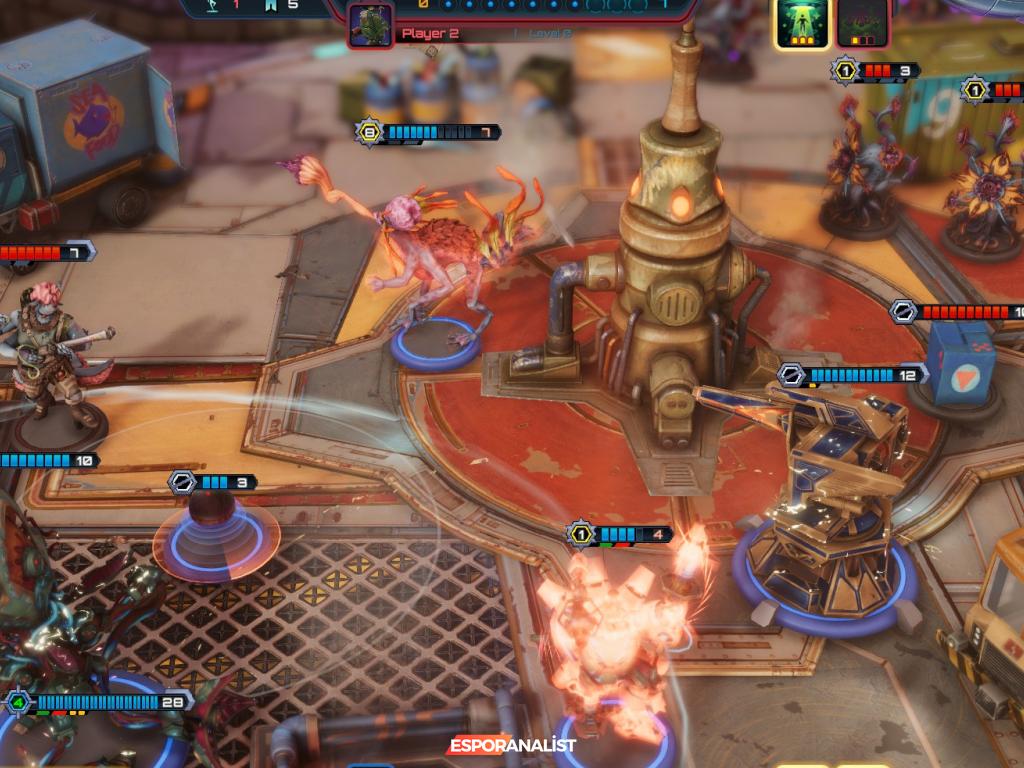Click the Player 2 captain portrait

click(x=370, y=25)
